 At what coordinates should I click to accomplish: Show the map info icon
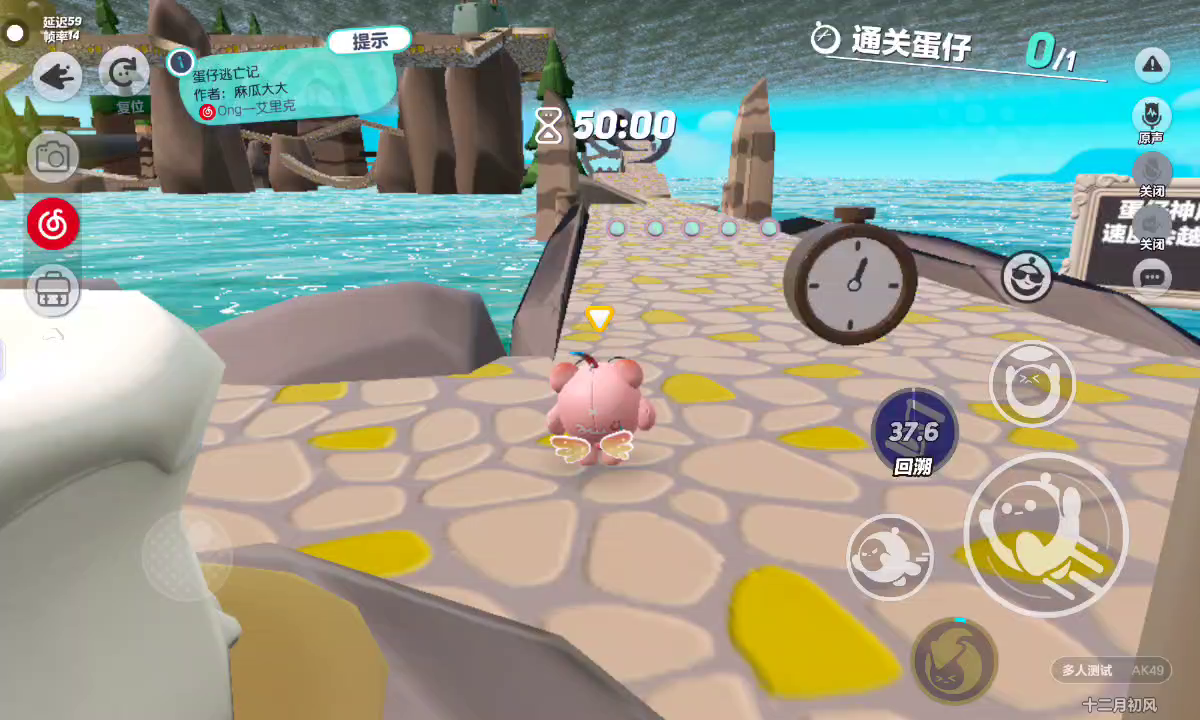point(180,61)
